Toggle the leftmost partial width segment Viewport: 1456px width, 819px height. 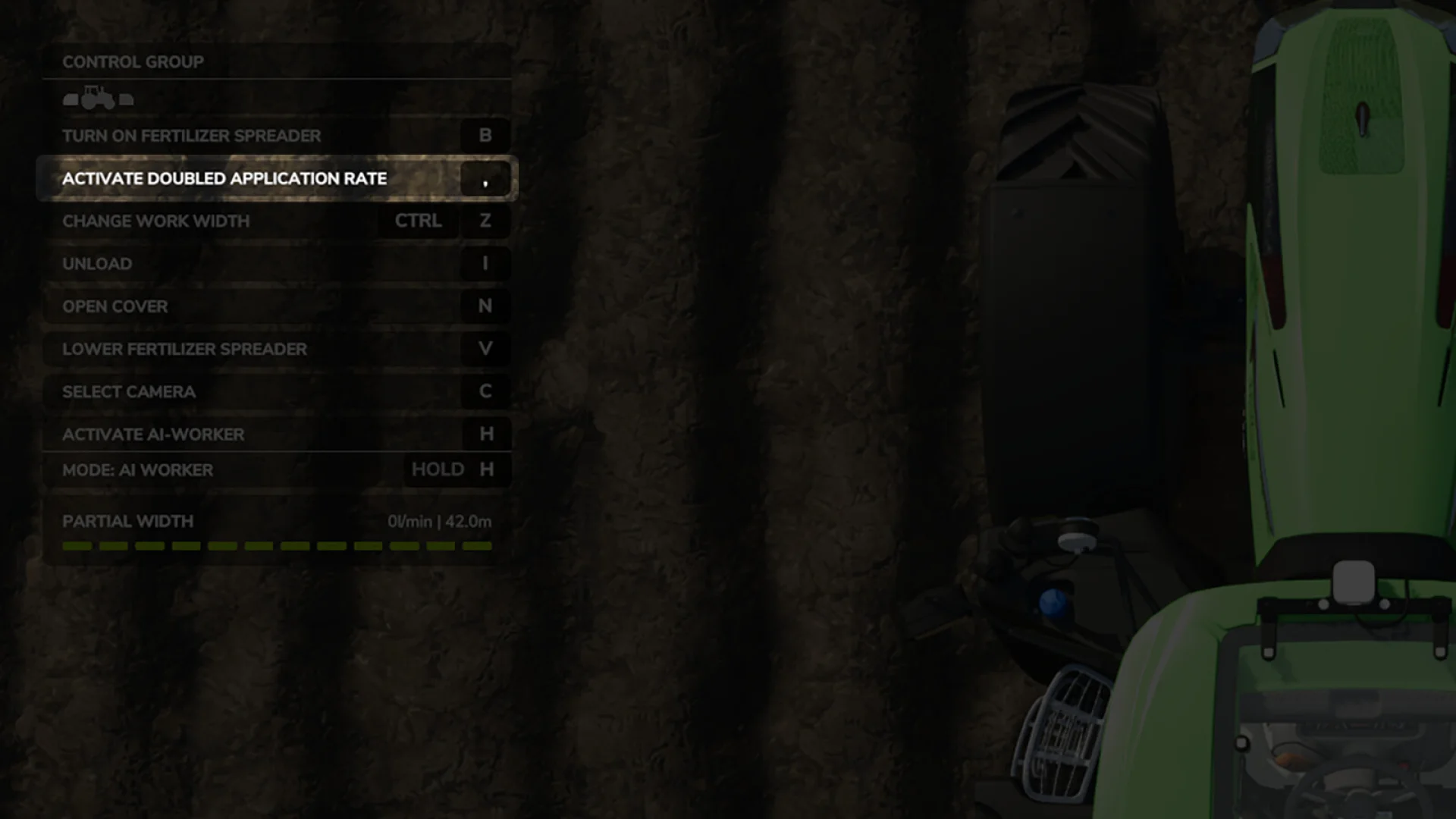click(76, 545)
